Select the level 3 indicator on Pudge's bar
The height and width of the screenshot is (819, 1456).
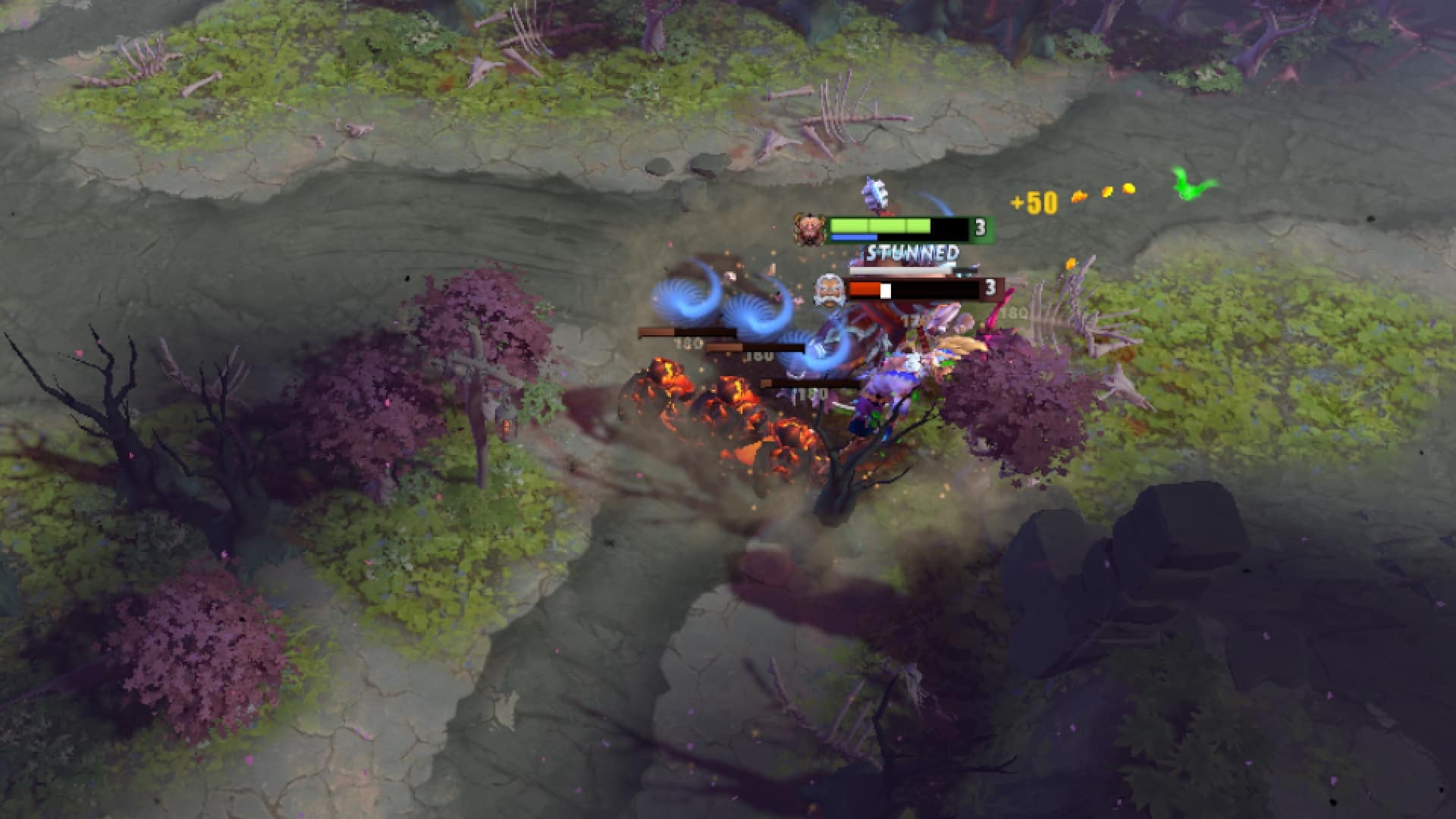point(980,226)
